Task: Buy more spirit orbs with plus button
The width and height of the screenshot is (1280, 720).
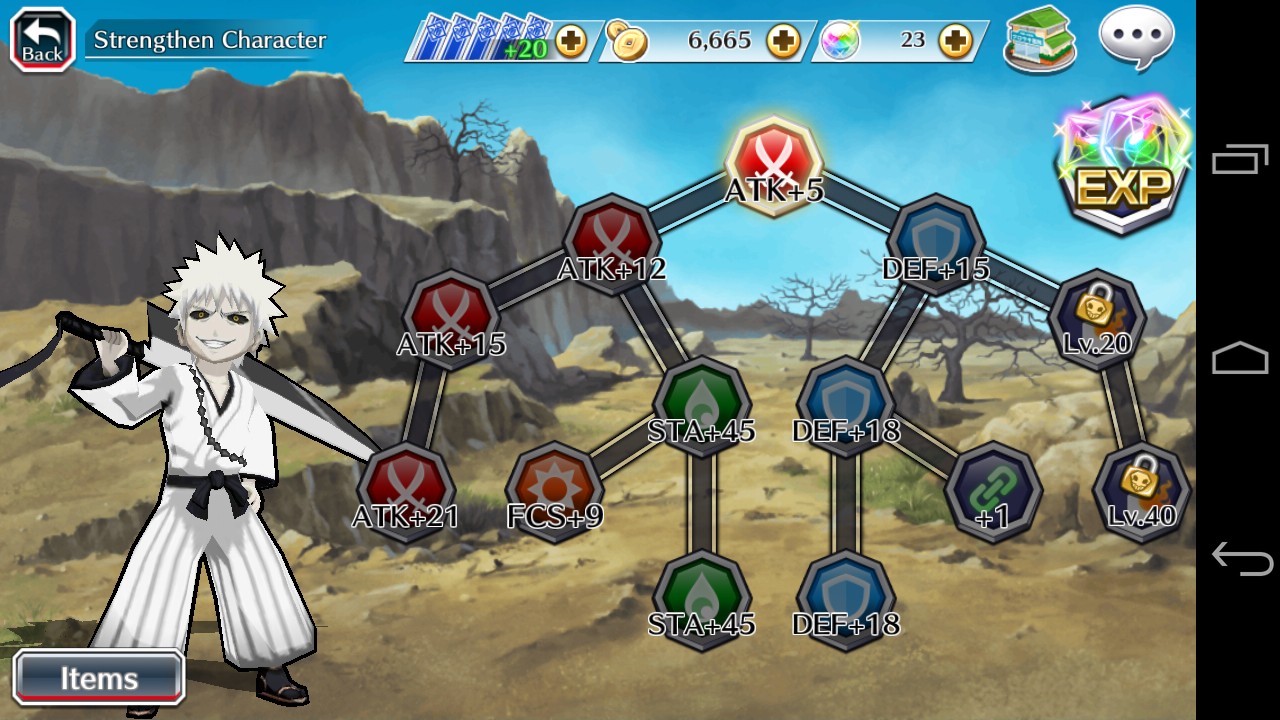Action: [x=956, y=41]
